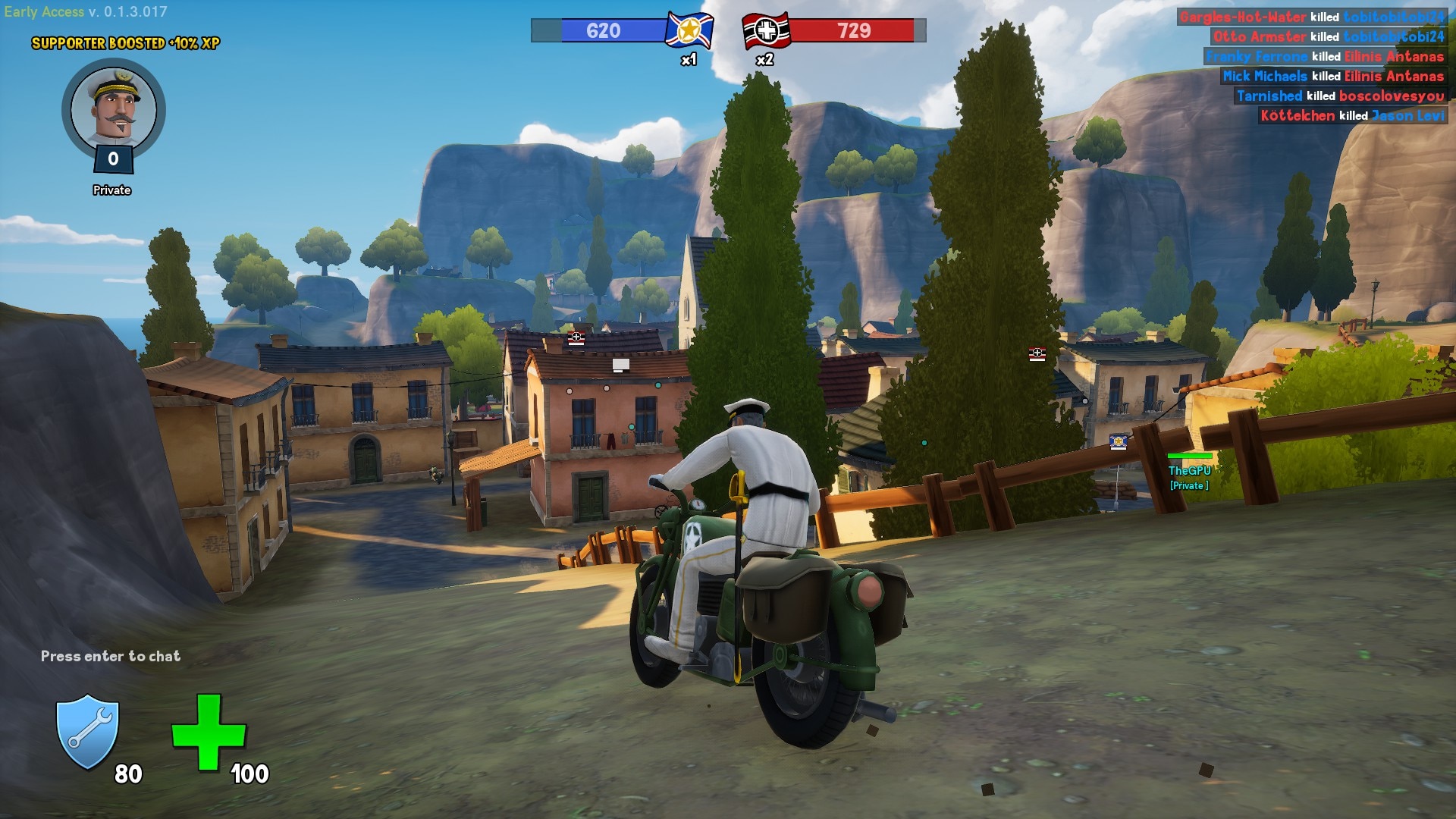
Task: Click the blue team star flag
Action: (x=689, y=31)
